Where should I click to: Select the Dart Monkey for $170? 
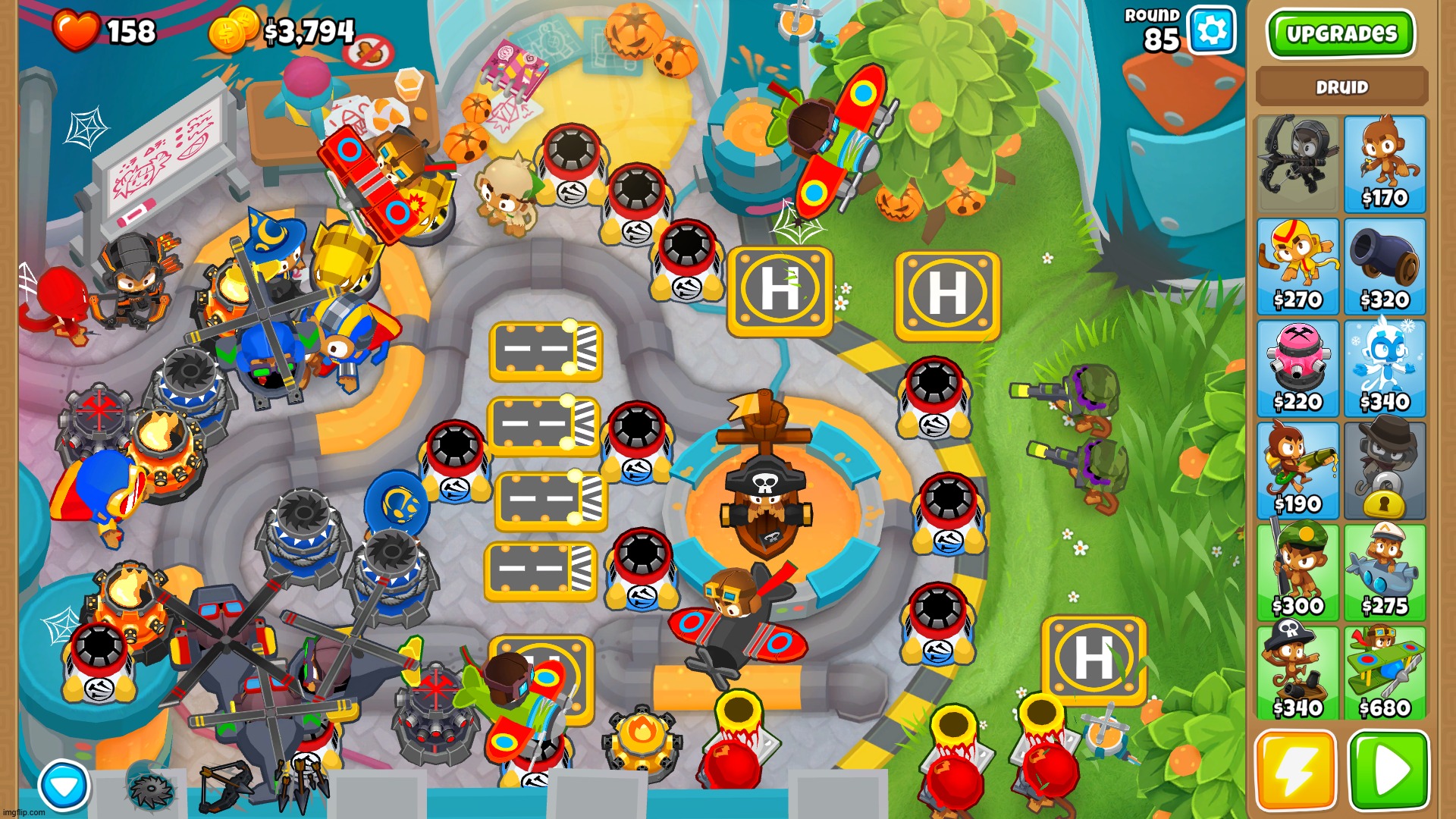coord(1385,164)
